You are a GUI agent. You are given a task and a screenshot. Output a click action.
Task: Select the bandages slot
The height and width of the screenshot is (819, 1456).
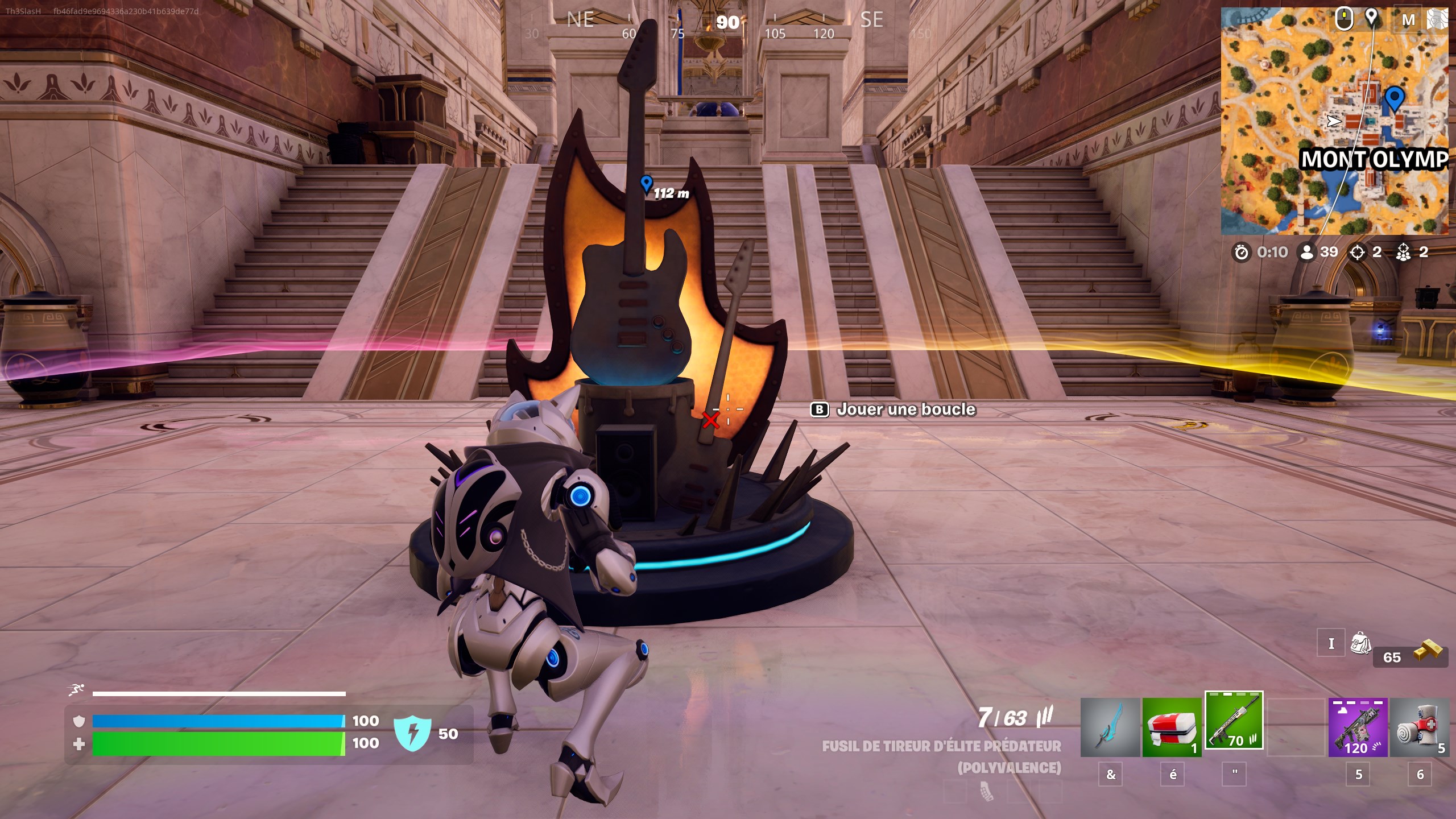point(1419,727)
